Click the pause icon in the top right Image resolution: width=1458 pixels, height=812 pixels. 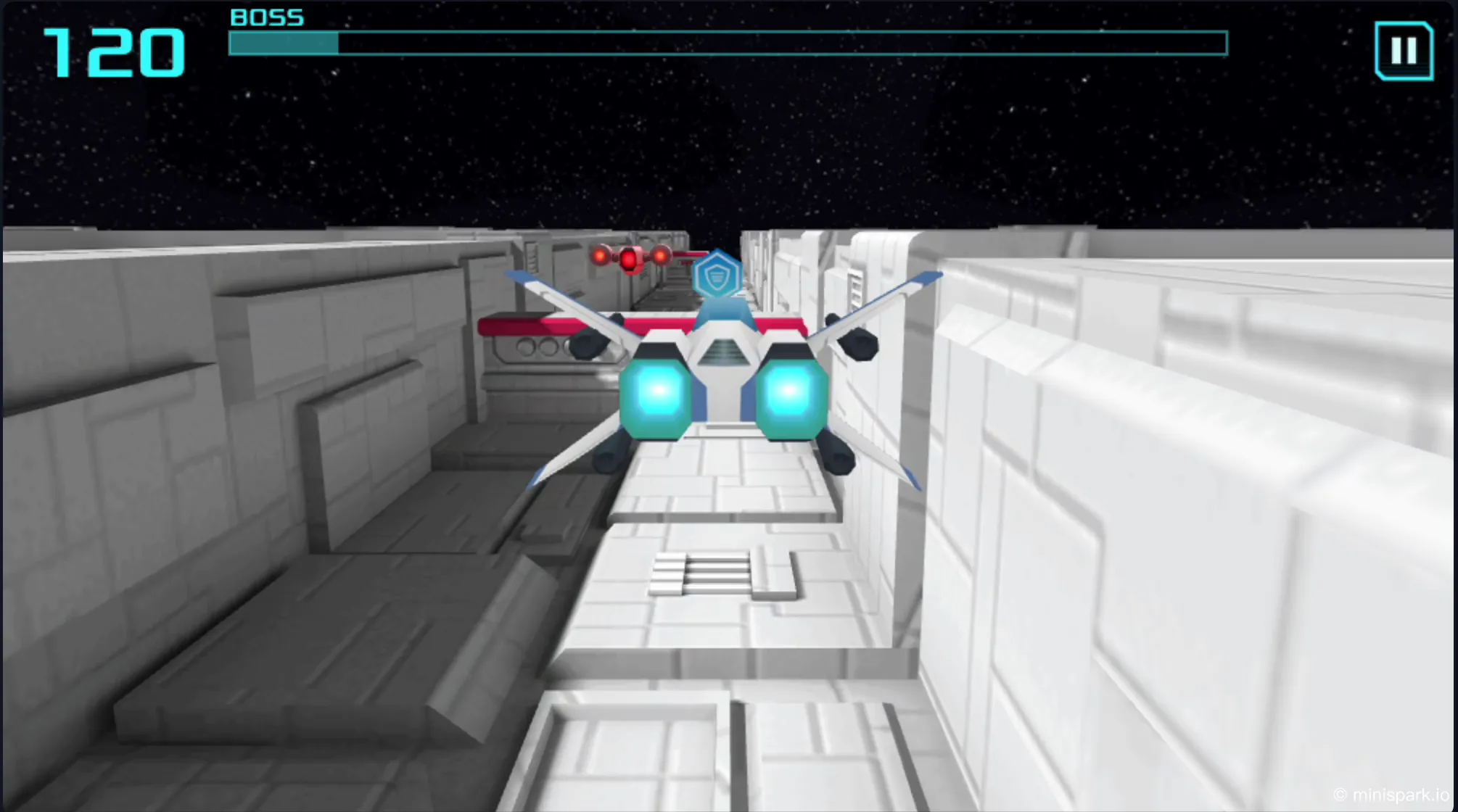point(1404,51)
